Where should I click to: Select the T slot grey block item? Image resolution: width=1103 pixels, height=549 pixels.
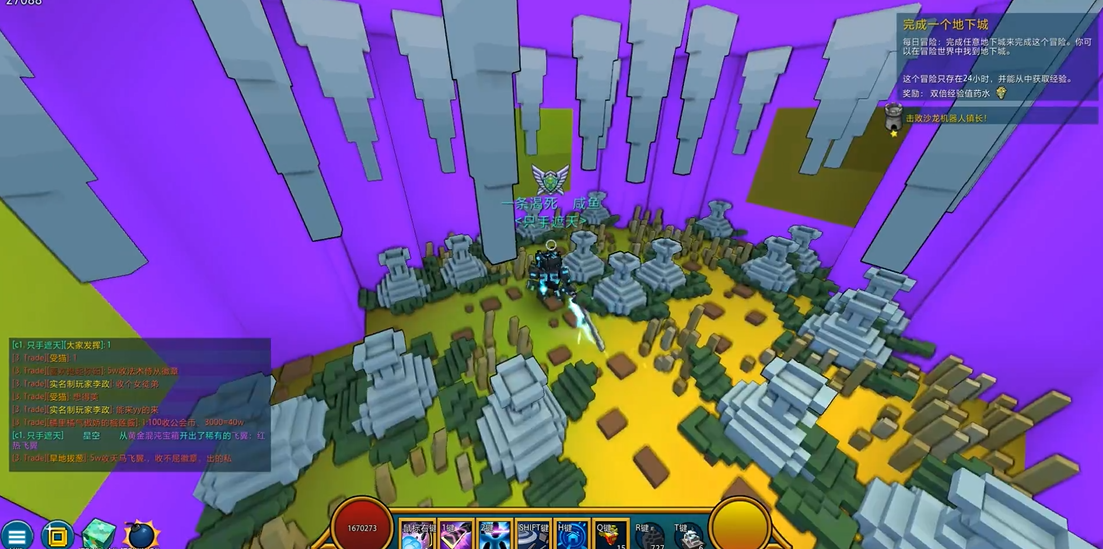689,536
